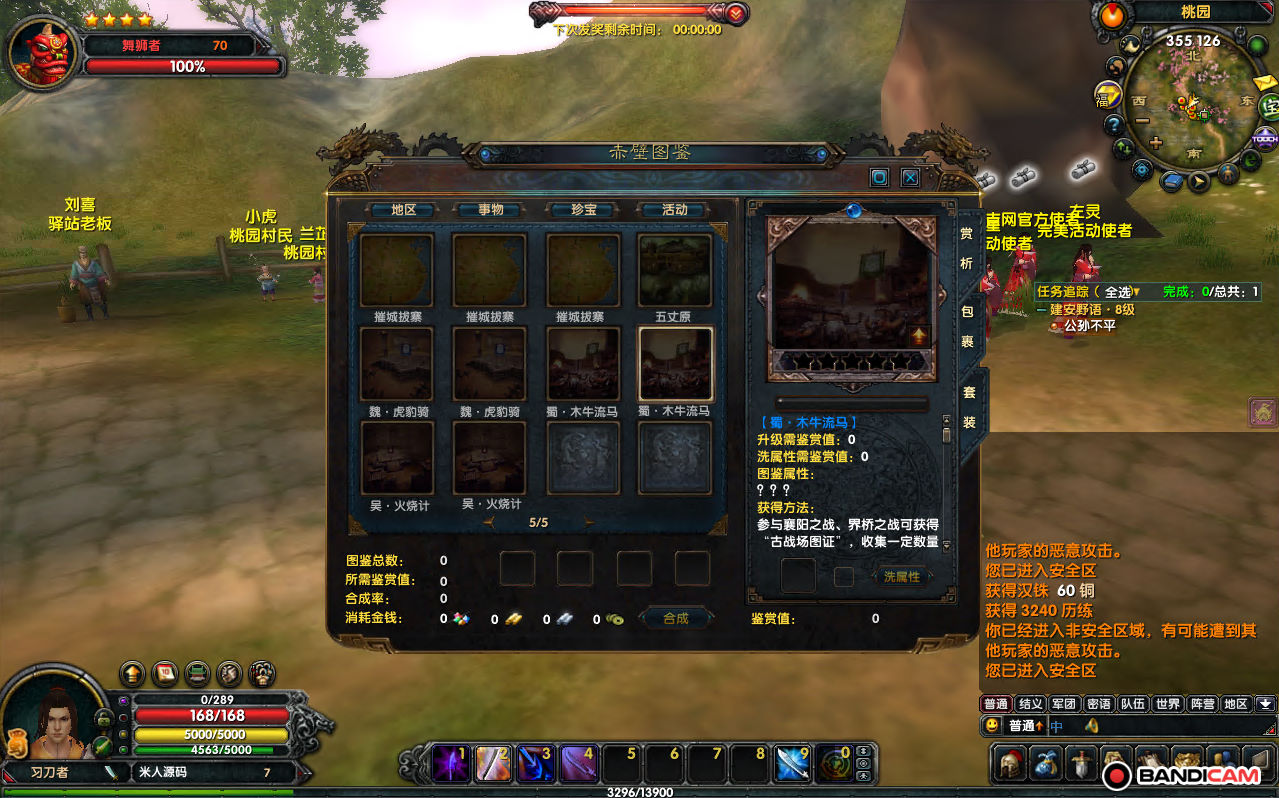Switch to the 包裹 side tab
1279x798 pixels.
click(x=967, y=326)
